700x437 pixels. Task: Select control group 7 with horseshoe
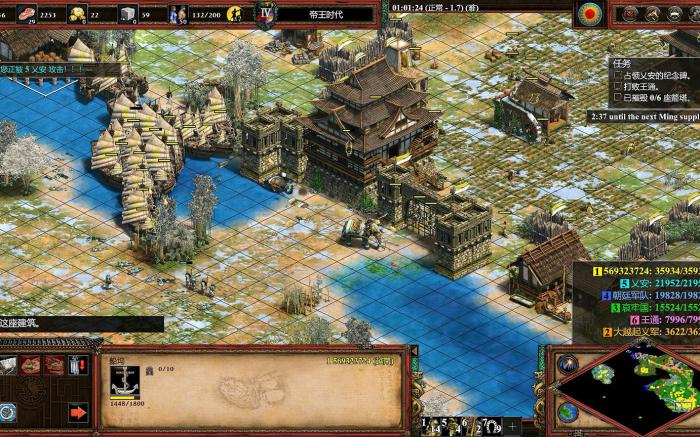click(490, 427)
